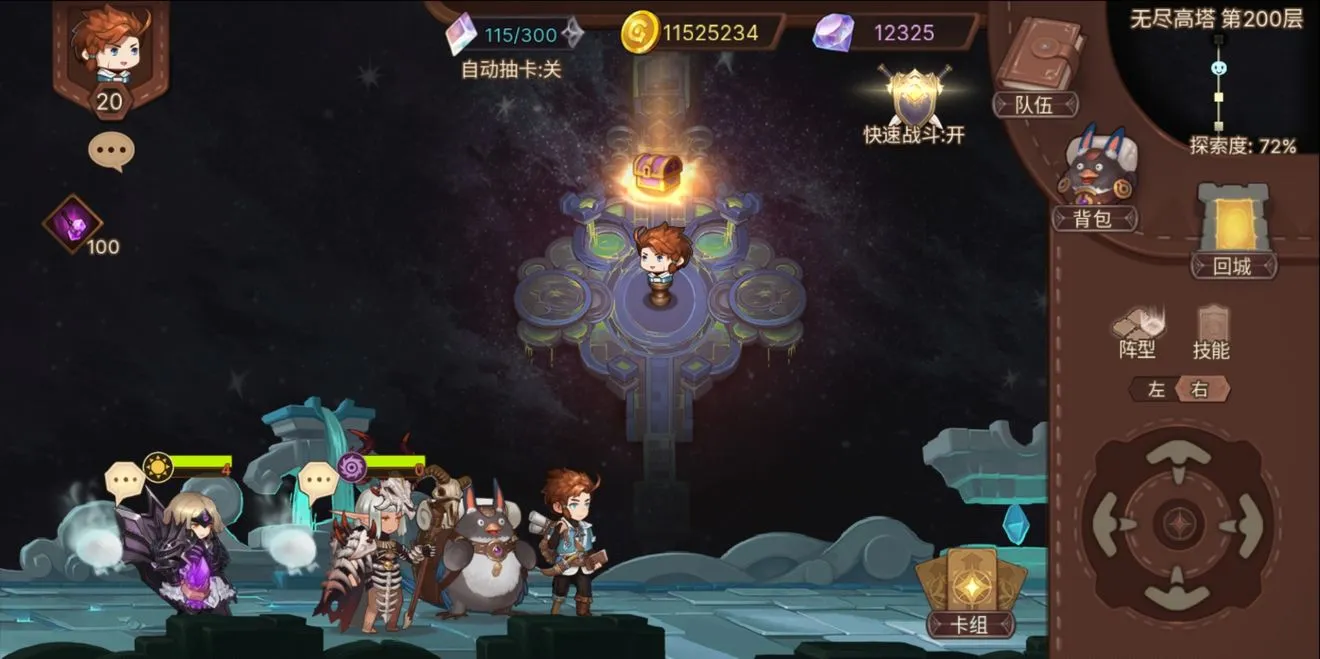Move up with the directional pad
The height and width of the screenshot is (659, 1320).
(x=1176, y=456)
